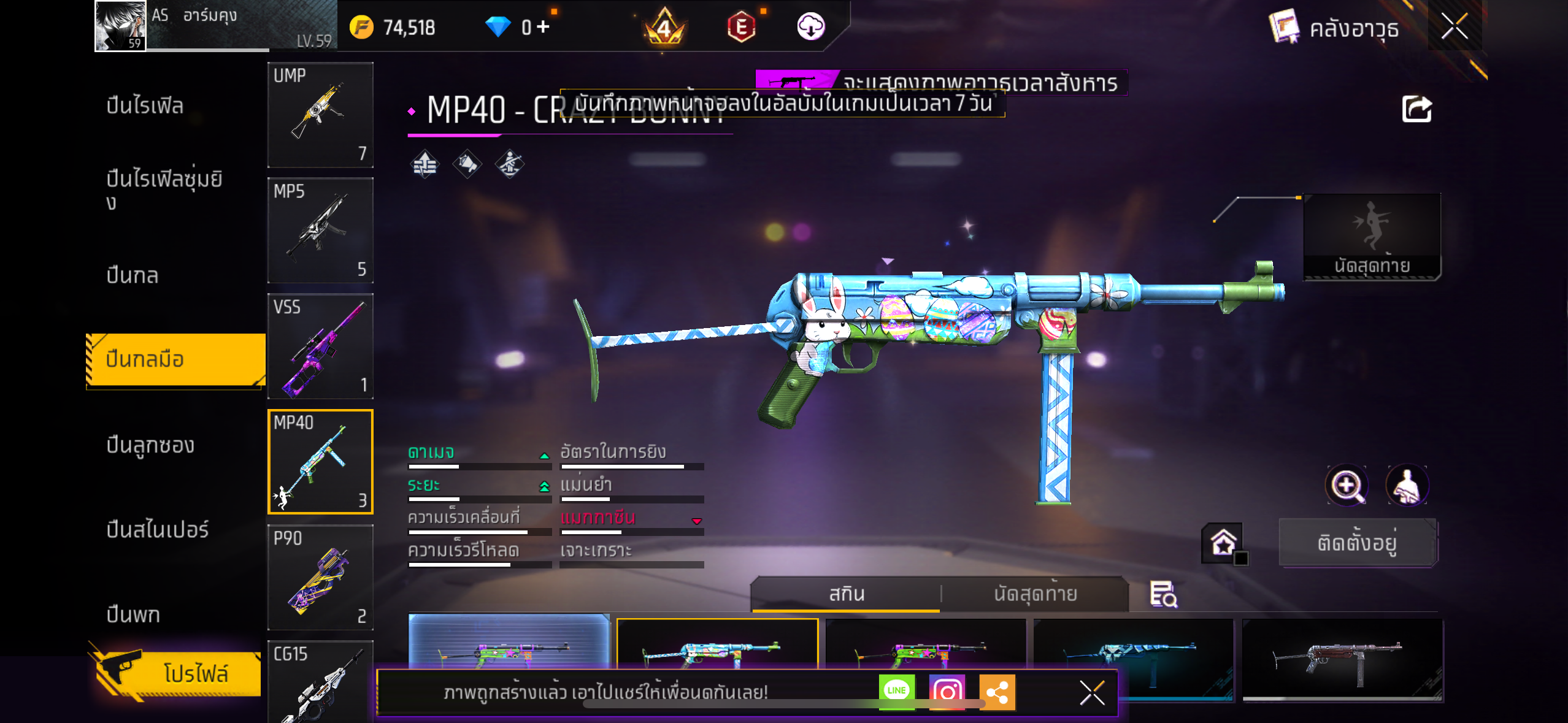This screenshot has width=1568, height=723.
Task: Switch to the ปืนกล category
Action: point(133,275)
